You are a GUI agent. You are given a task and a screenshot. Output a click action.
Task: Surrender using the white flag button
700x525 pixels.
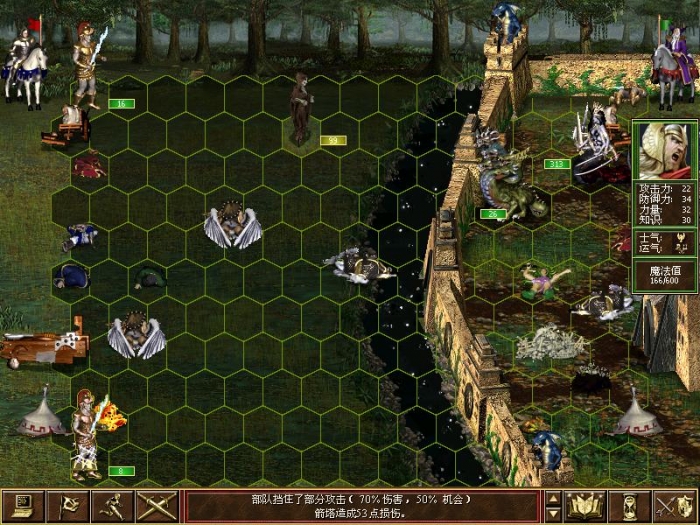(x=68, y=506)
